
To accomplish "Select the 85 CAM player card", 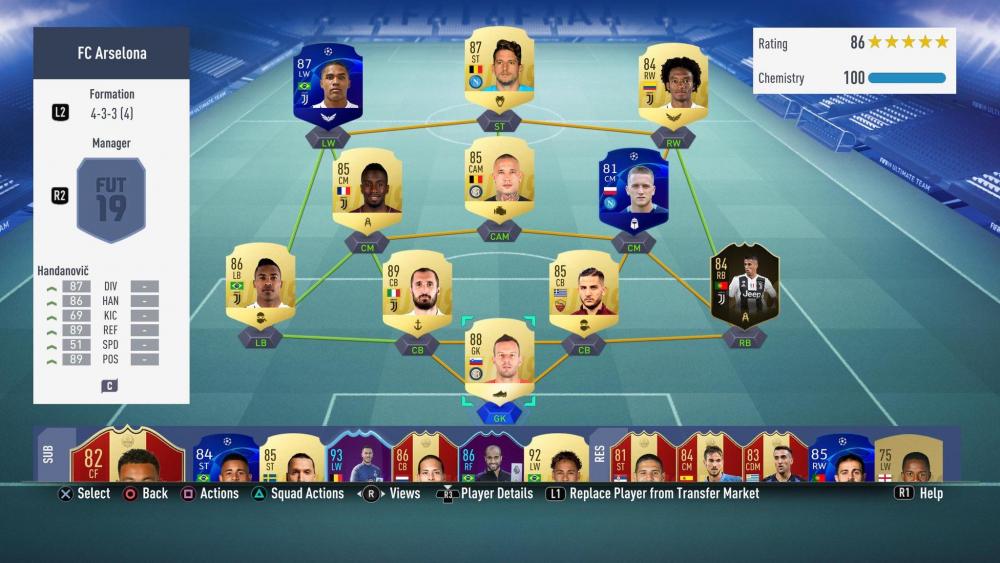I will point(499,182).
